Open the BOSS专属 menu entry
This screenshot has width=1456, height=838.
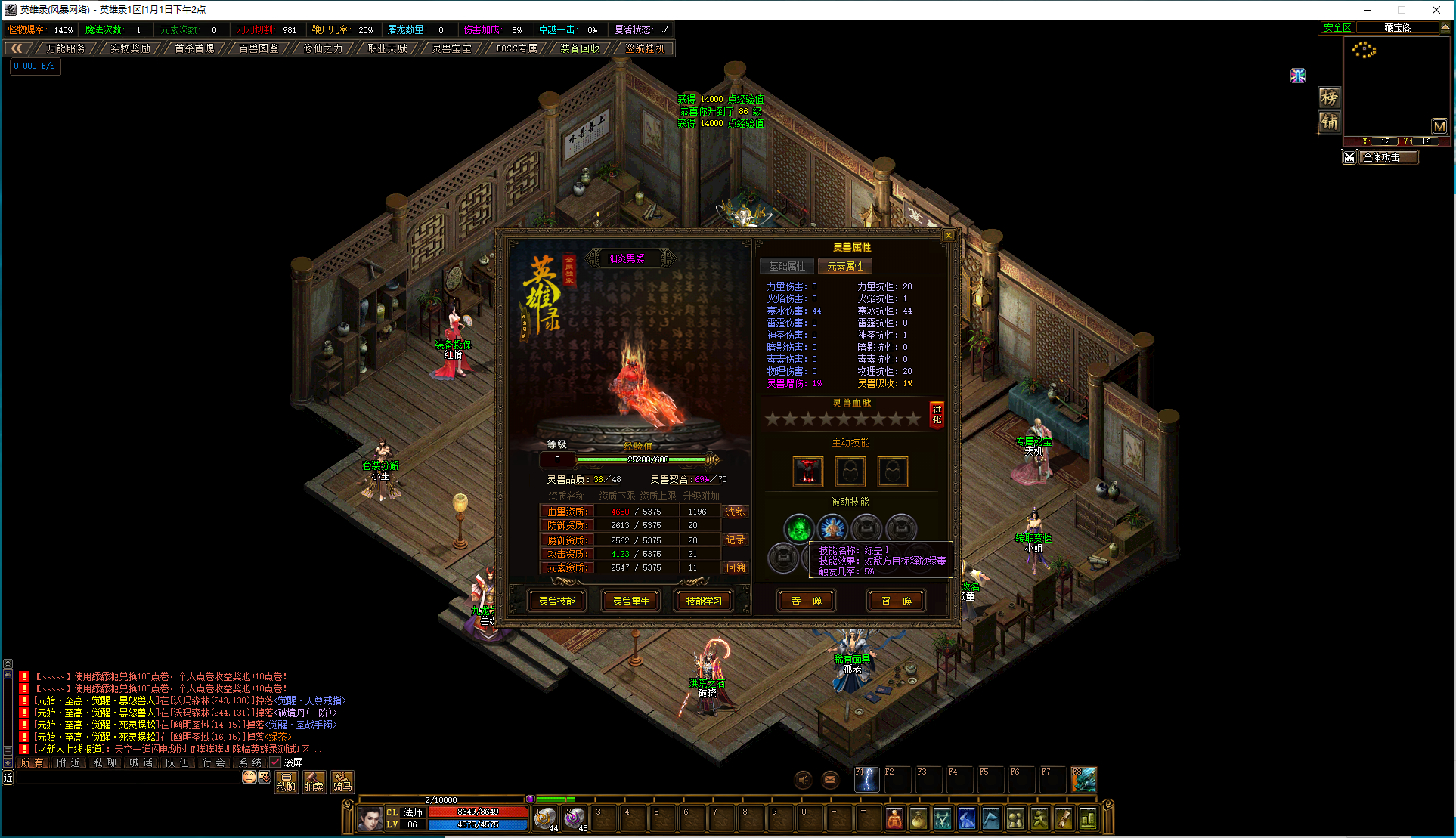(517, 48)
